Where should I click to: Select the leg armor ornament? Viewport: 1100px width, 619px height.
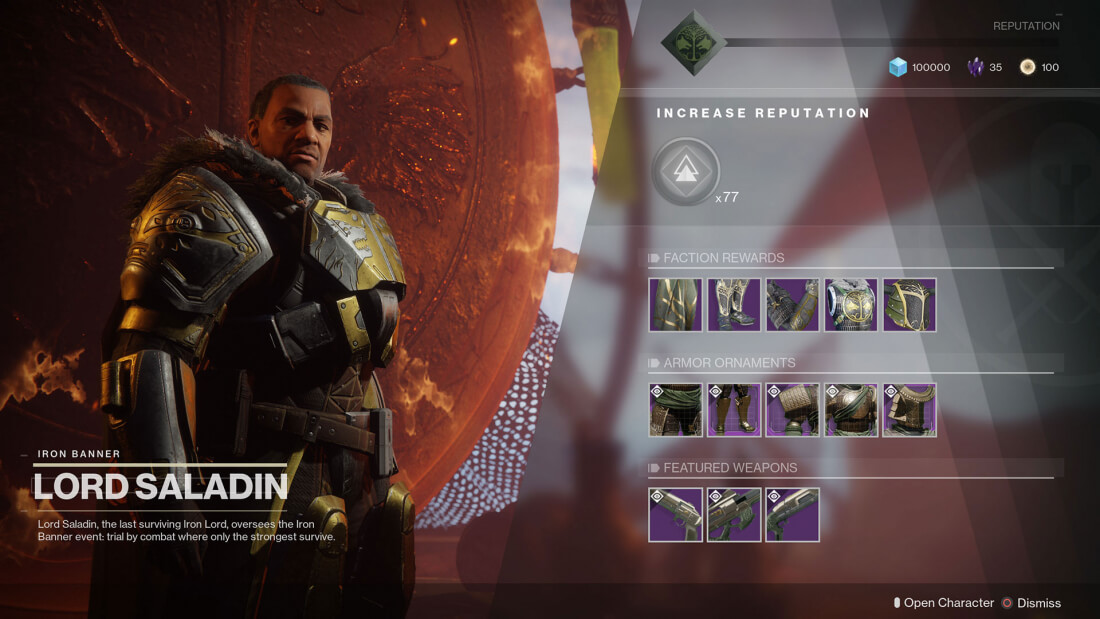point(734,410)
